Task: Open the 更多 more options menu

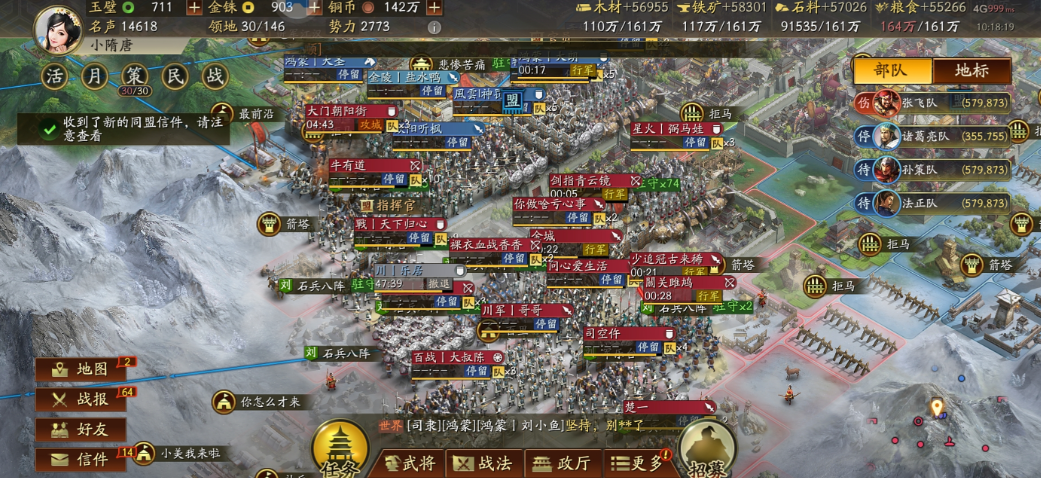Action: (636, 463)
